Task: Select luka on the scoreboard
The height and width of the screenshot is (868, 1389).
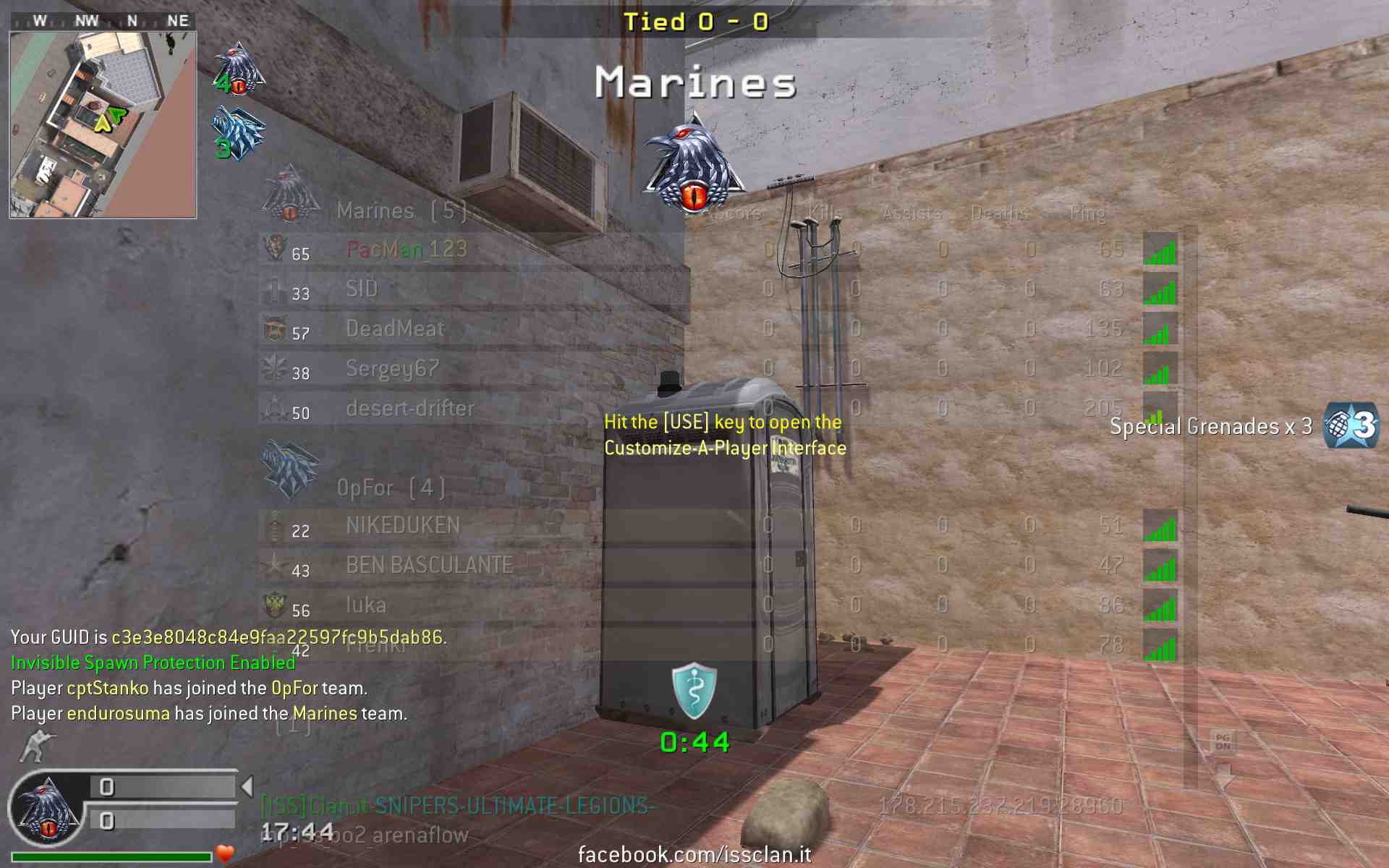Action: 366,605
